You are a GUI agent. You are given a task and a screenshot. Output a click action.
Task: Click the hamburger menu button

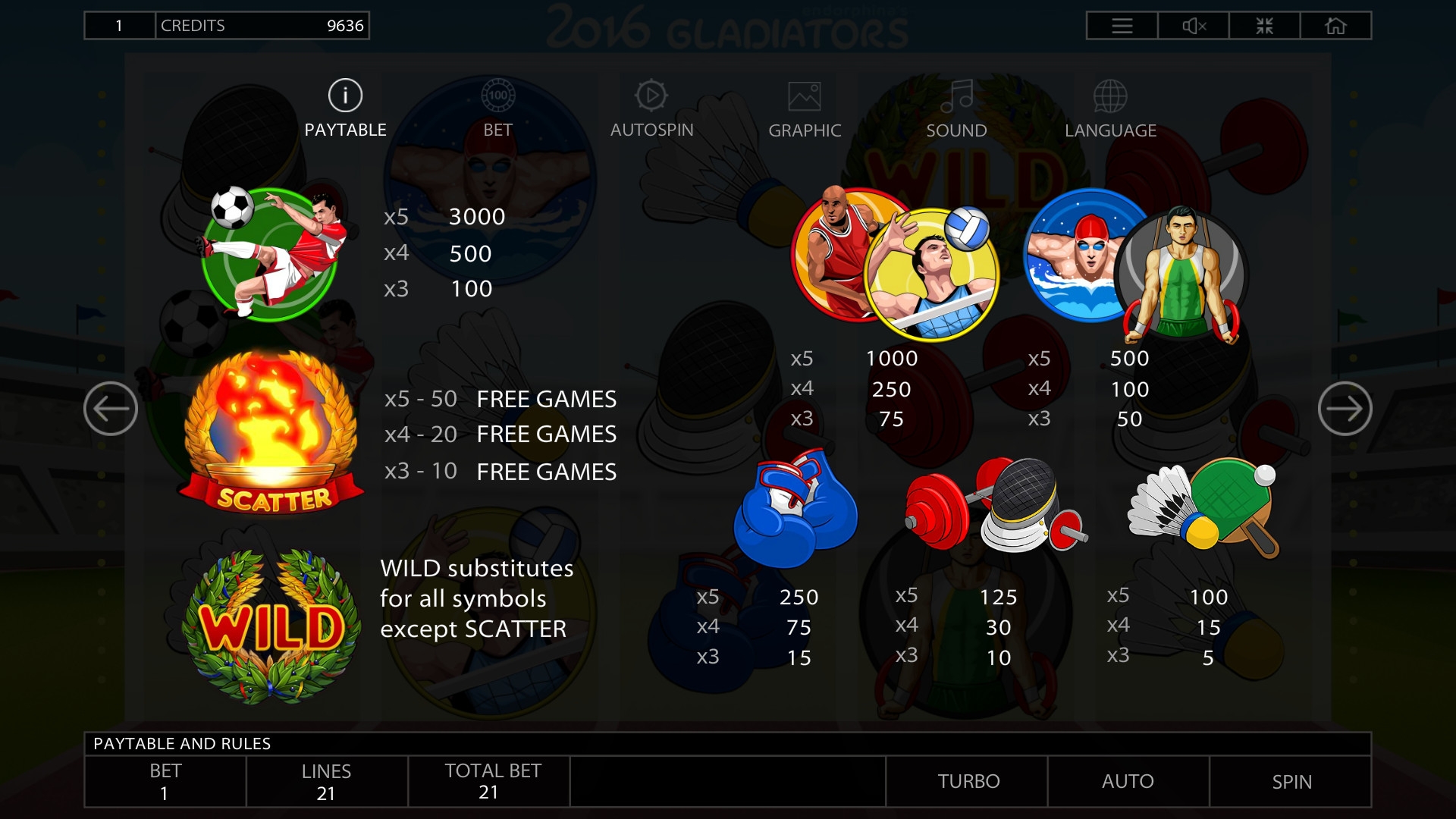(x=1122, y=26)
